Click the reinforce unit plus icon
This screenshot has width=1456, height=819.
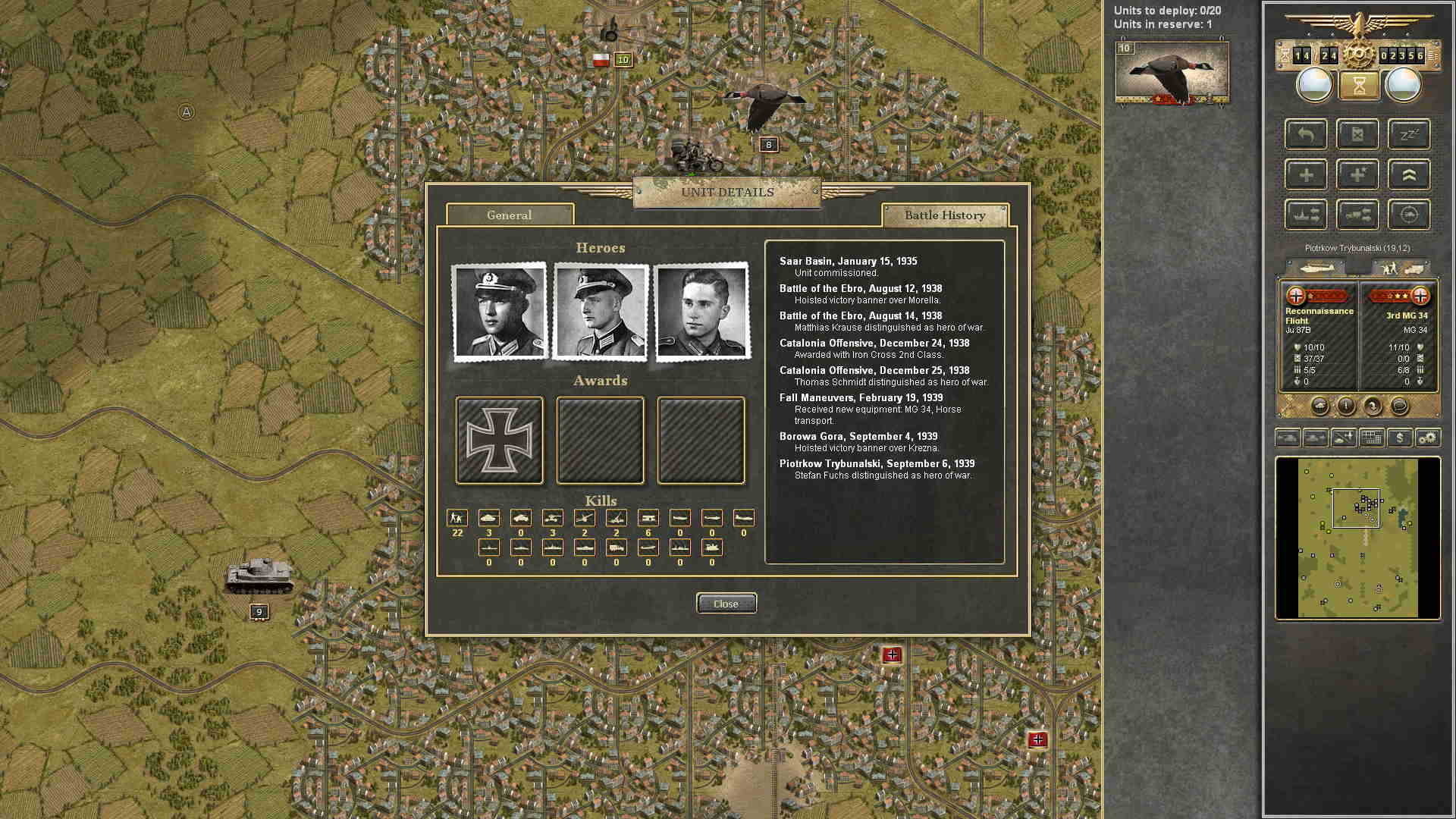(x=1304, y=174)
